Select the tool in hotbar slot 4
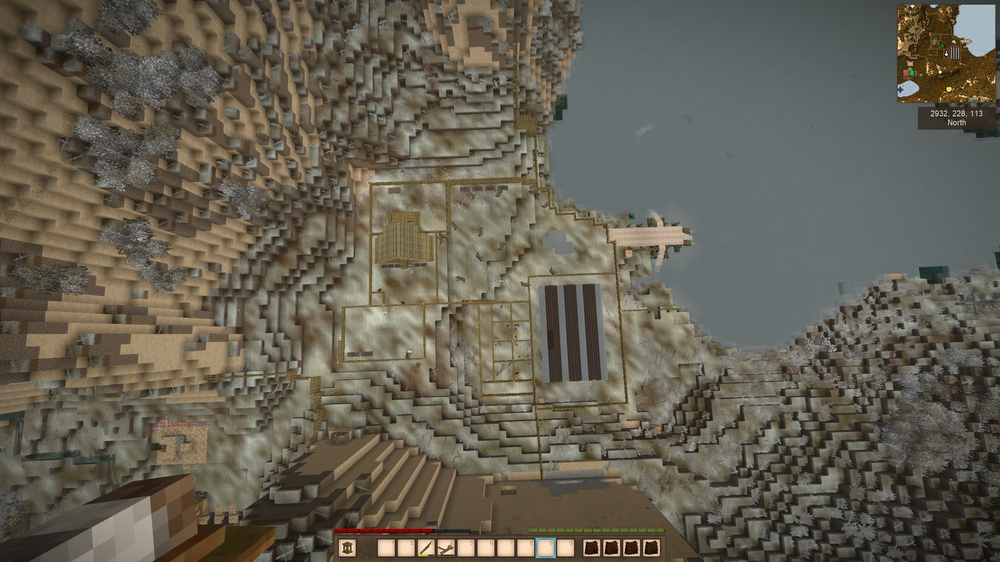 (446, 548)
